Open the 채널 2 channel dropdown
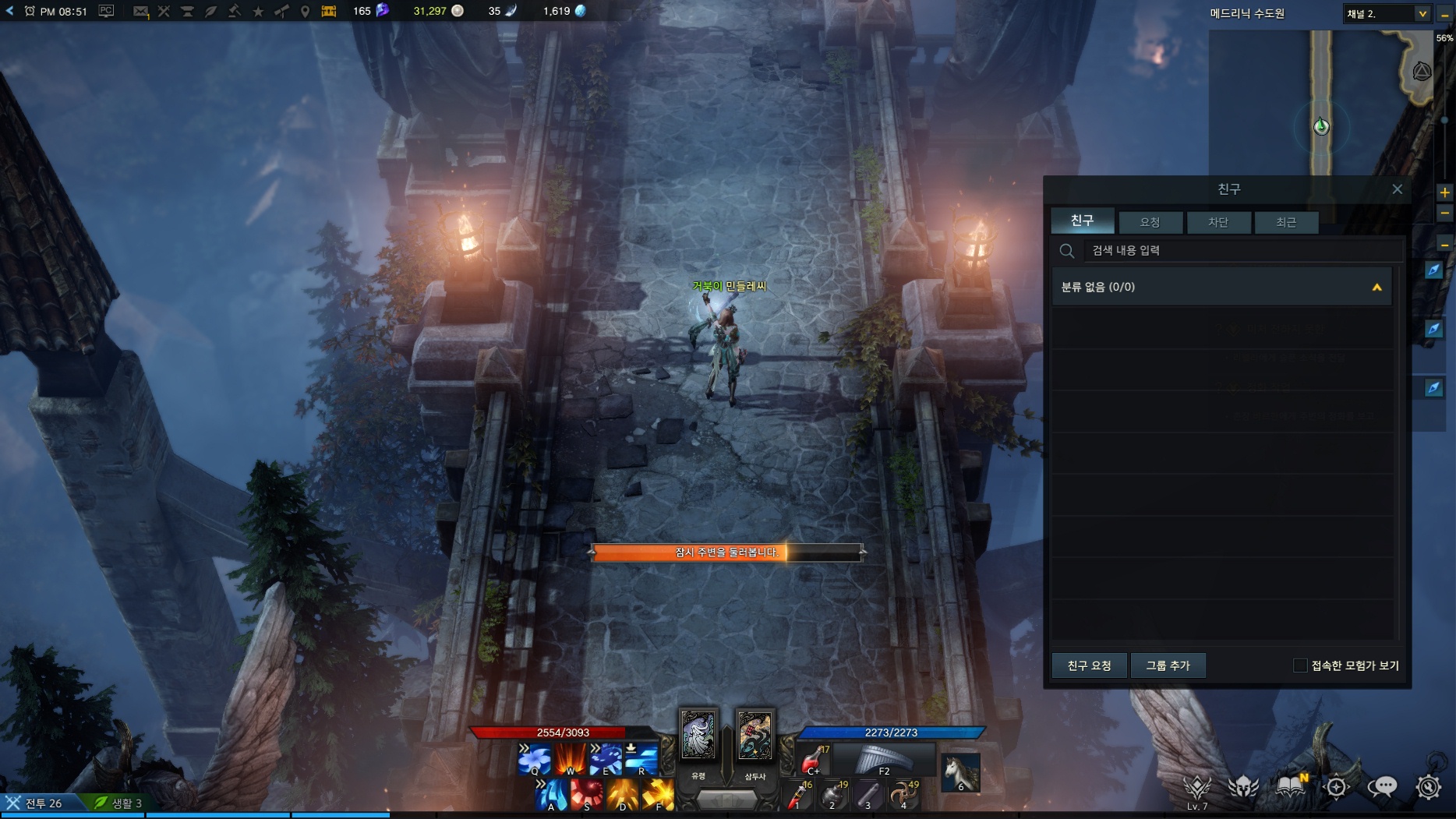 [x=1422, y=13]
